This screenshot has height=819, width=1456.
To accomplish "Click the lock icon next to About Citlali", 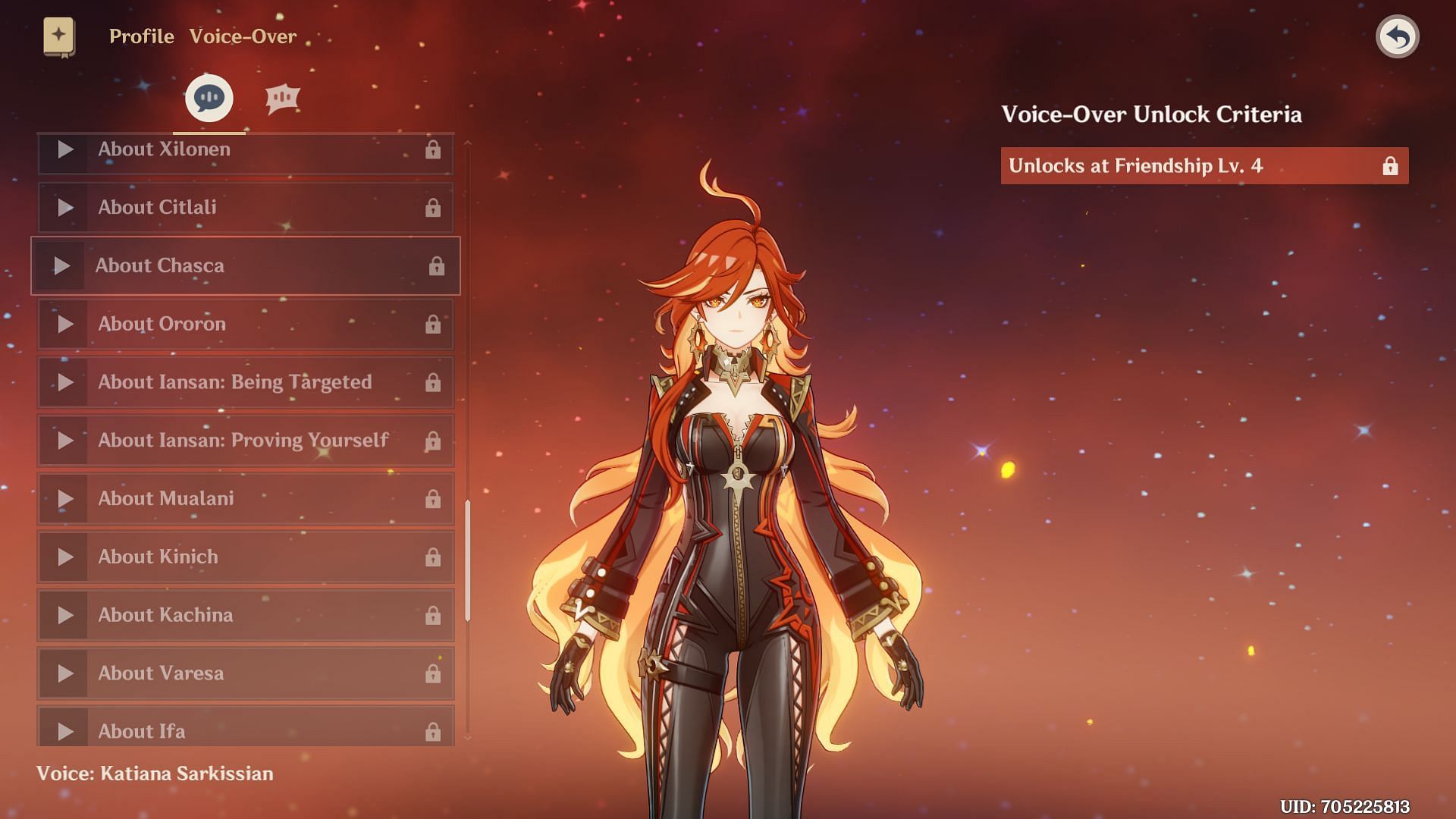I will (x=435, y=208).
